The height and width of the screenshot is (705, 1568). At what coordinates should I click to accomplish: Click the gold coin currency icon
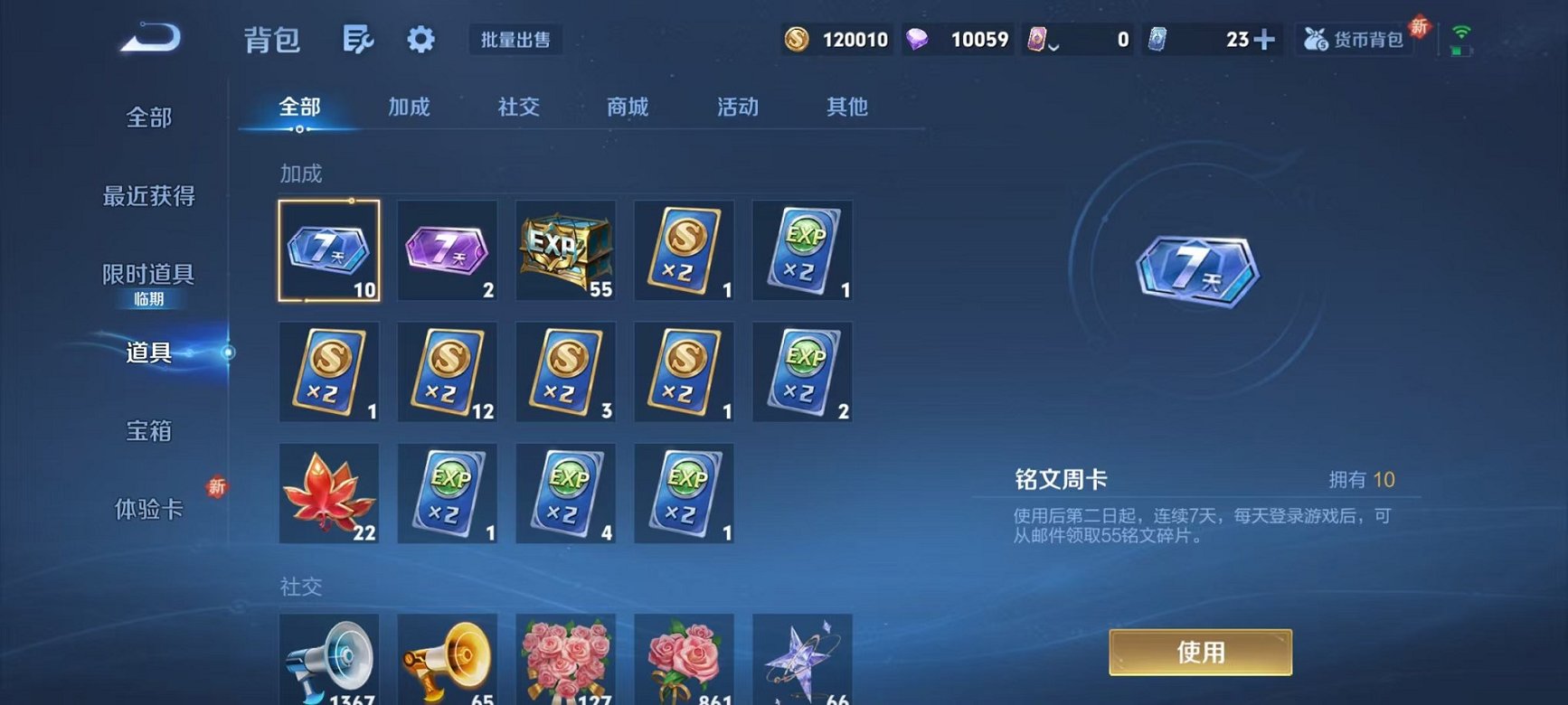799,40
